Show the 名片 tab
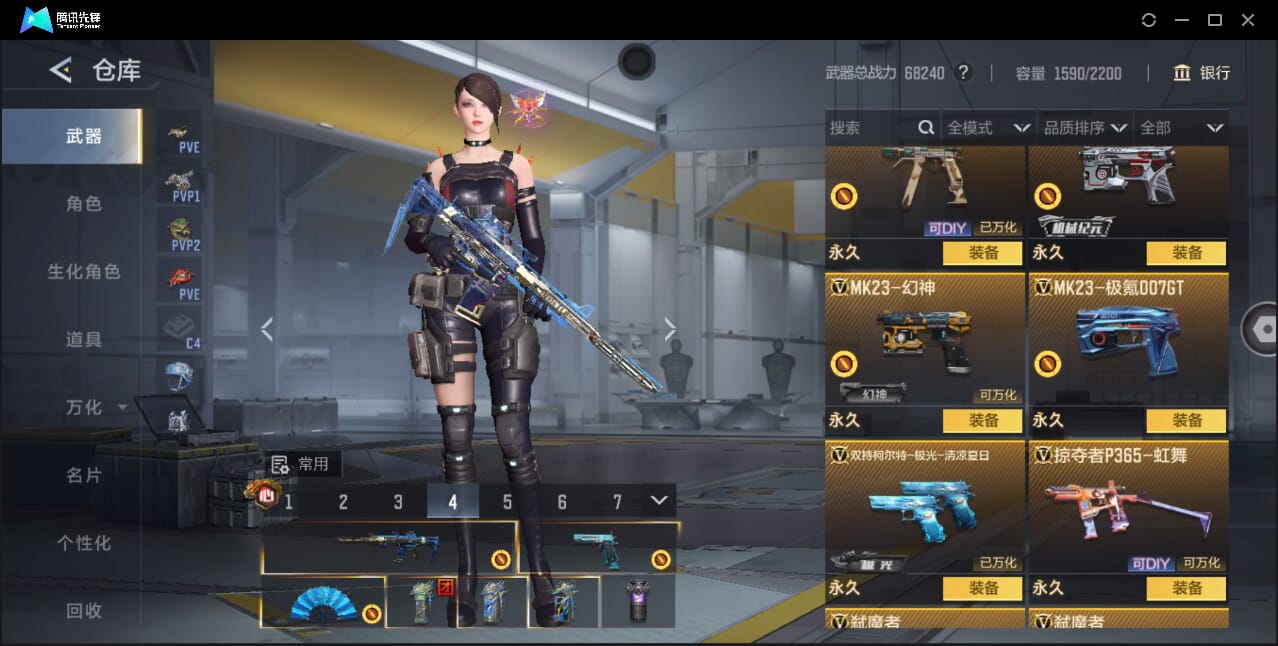 [83, 476]
